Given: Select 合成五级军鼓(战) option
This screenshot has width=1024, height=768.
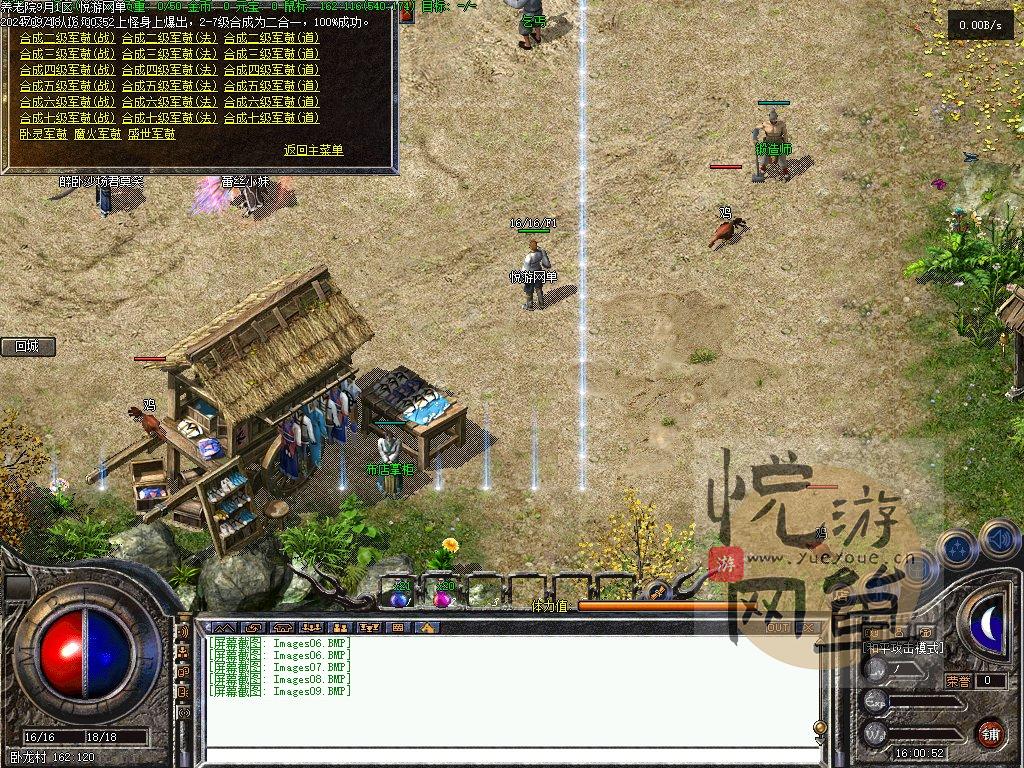Looking at the screenshot, I should (67, 86).
